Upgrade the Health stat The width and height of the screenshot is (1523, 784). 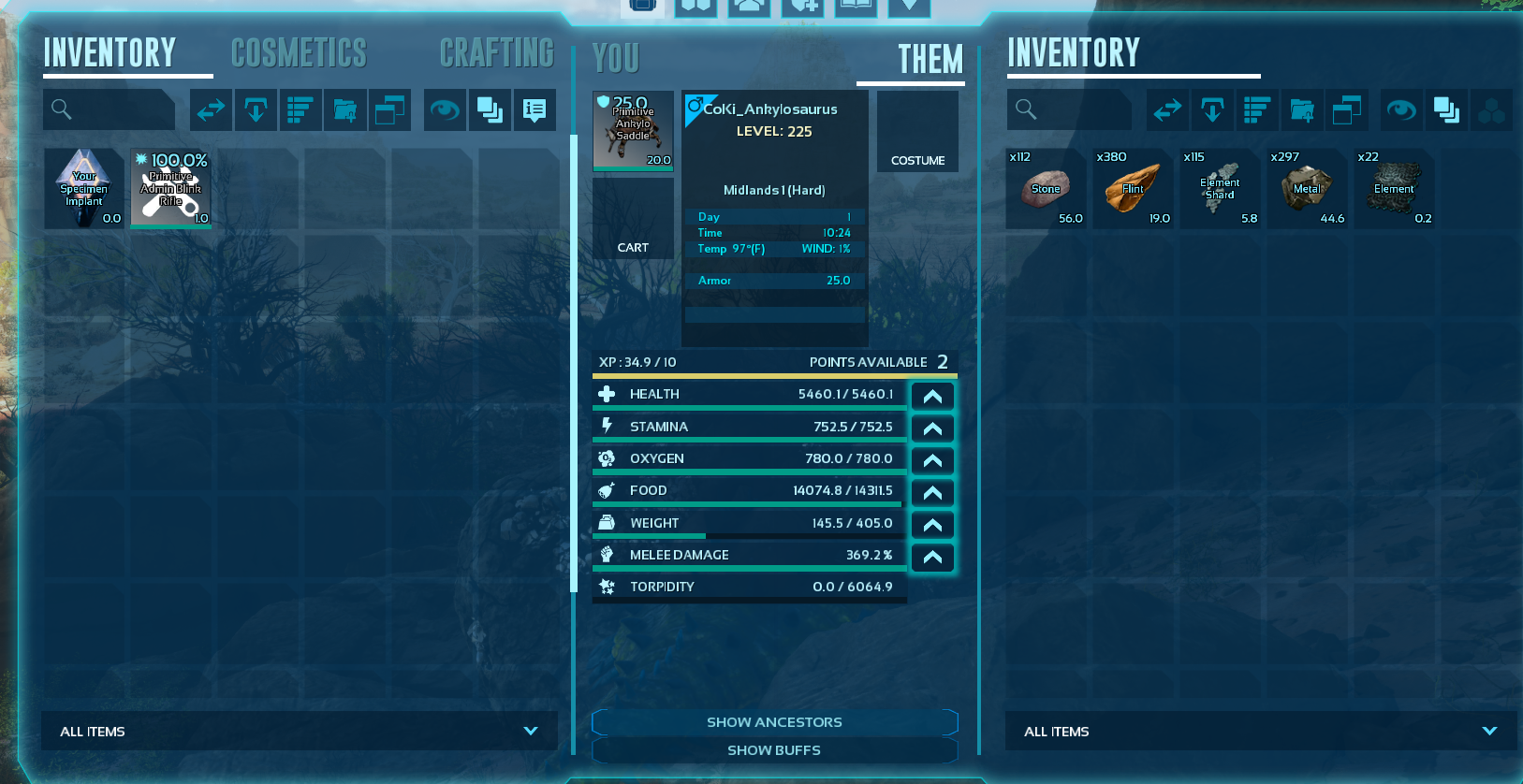click(932, 396)
